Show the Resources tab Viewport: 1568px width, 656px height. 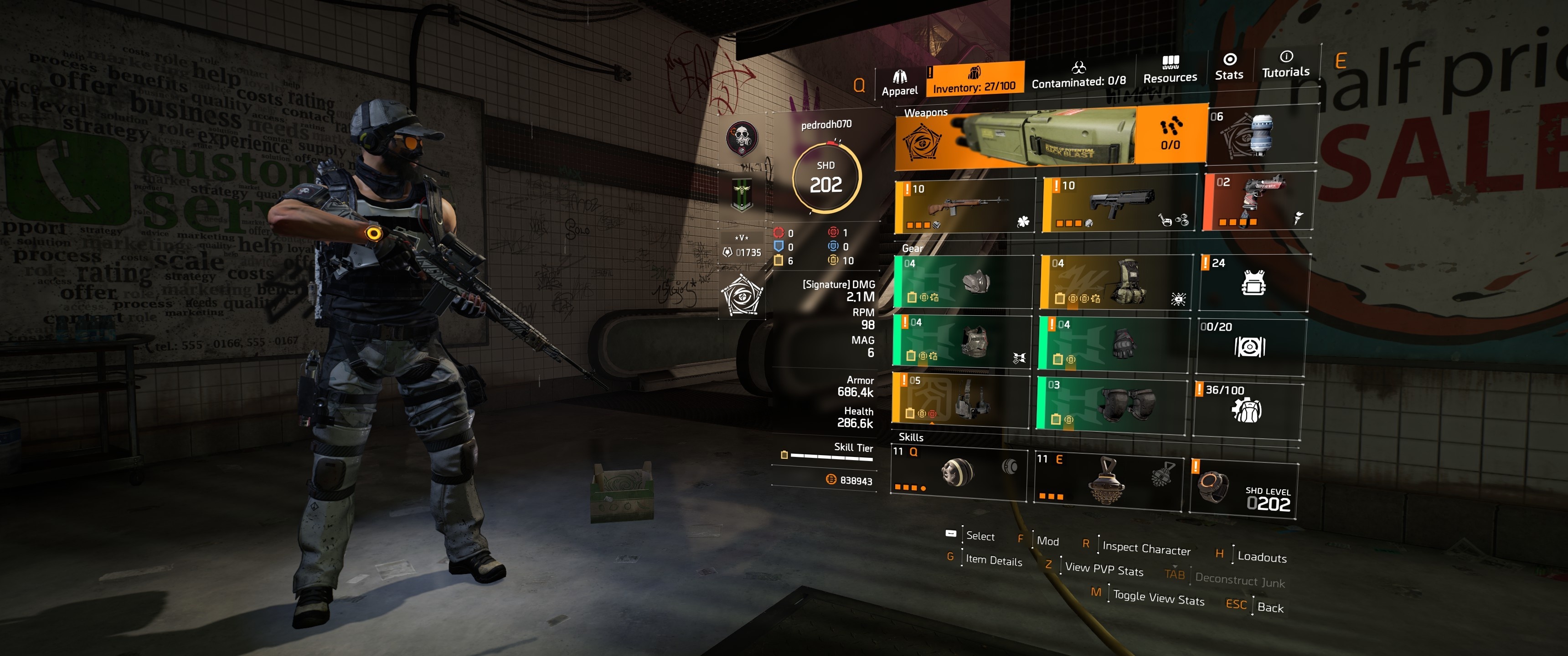pyautogui.click(x=1169, y=70)
